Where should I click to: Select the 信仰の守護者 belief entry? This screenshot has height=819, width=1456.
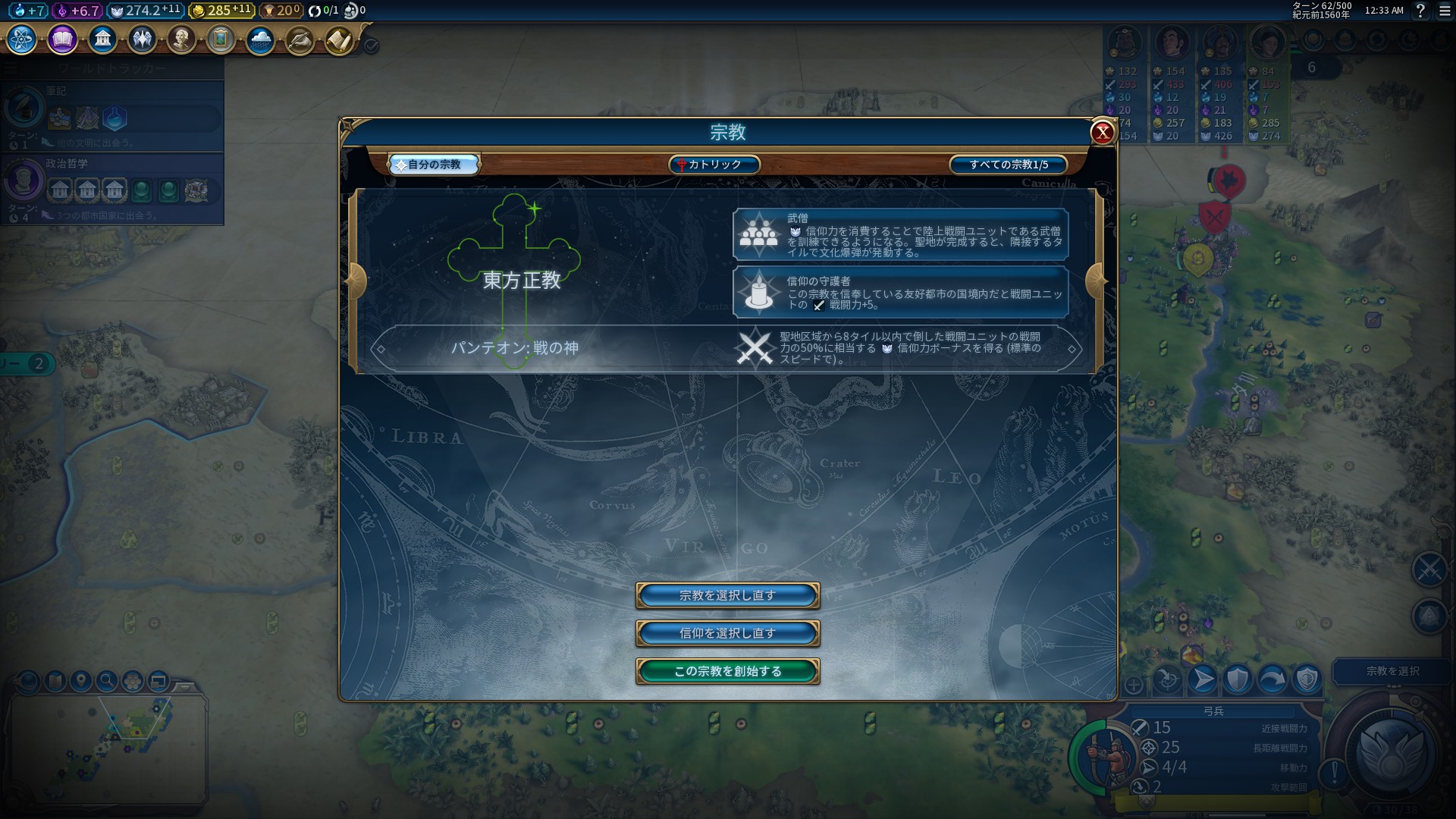[900, 292]
